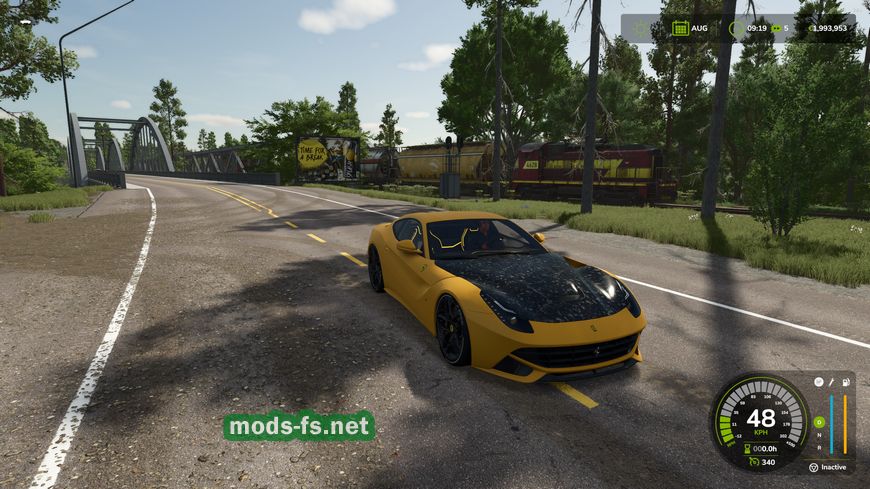Click the wrench damage icon

[831, 381]
